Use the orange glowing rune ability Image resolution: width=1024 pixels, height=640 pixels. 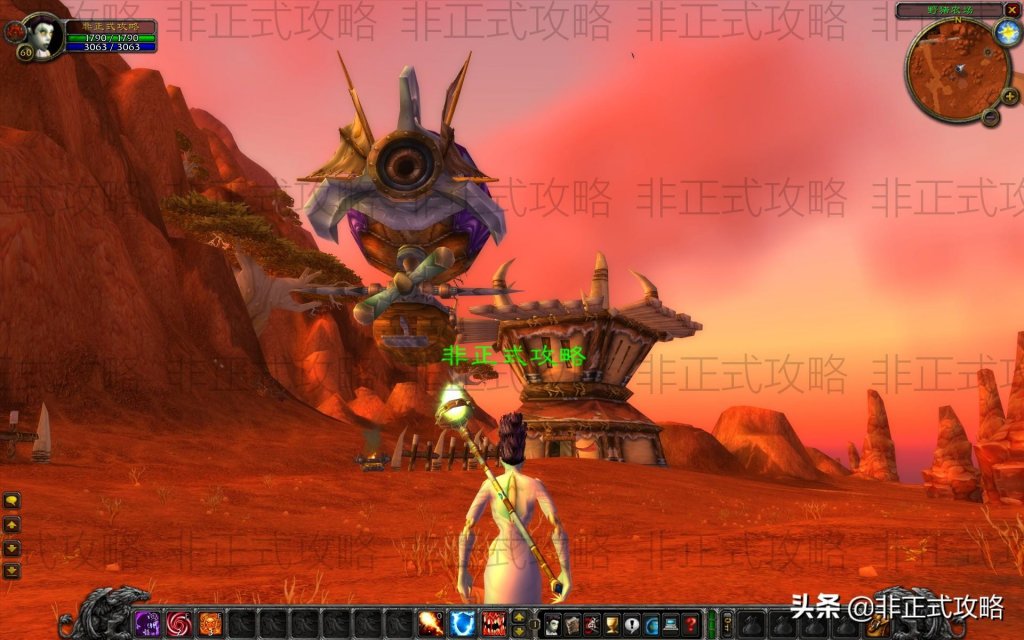pyautogui.click(x=209, y=623)
